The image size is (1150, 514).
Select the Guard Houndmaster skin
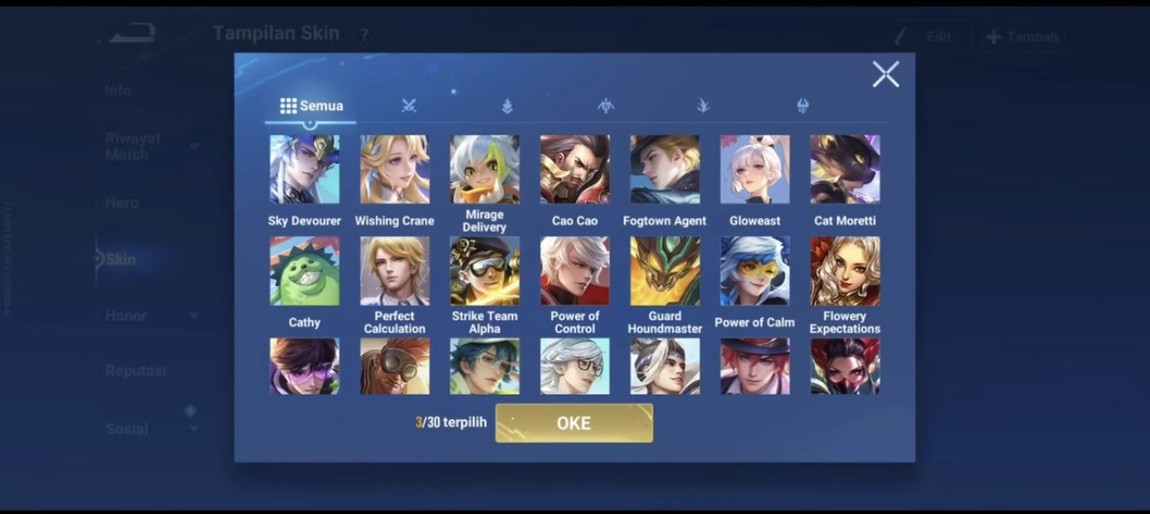664,271
